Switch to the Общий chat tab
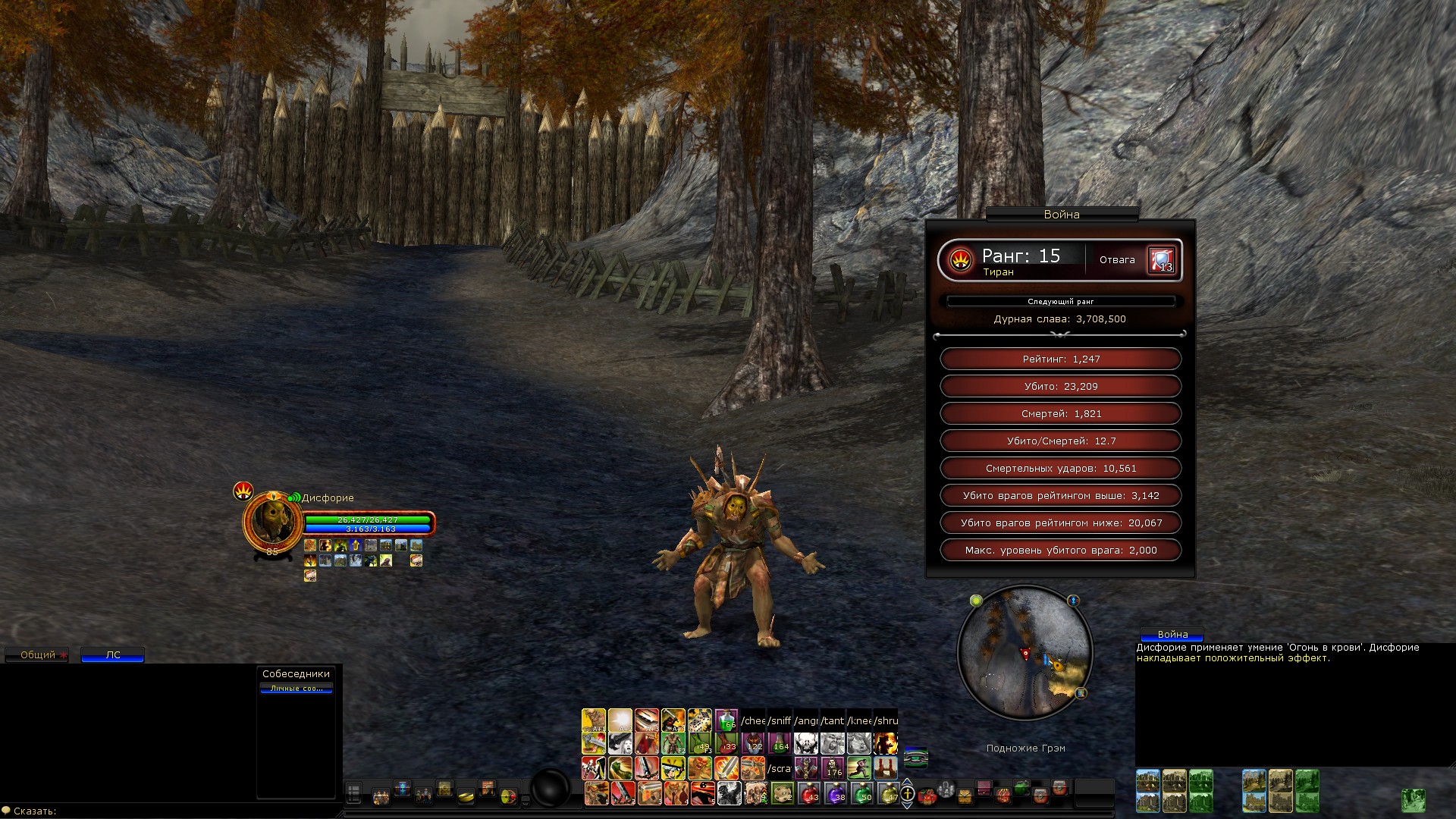This screenshot has width=1456, height=819. click(x=36, y=655)
